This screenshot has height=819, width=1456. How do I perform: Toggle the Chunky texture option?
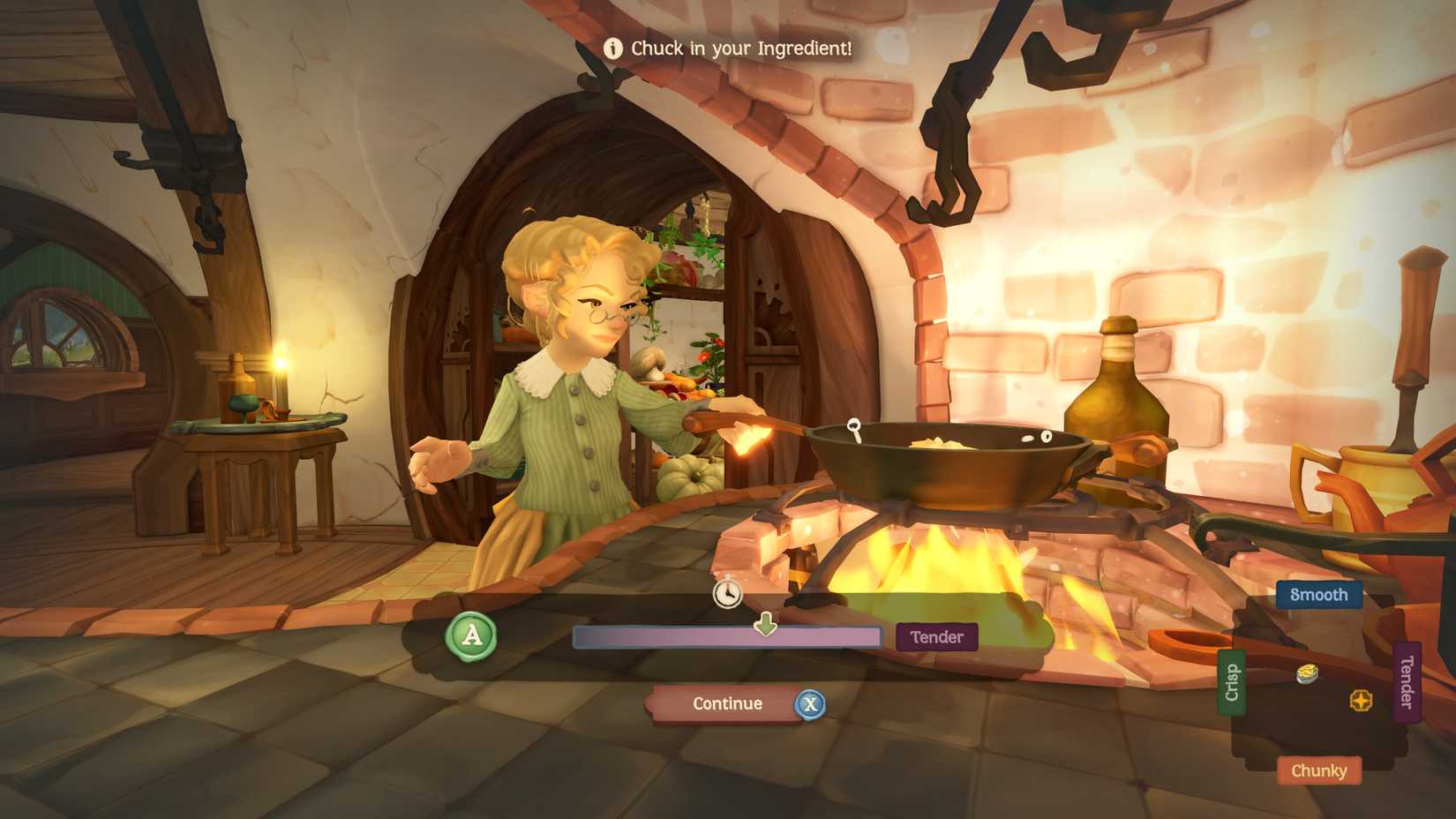(x=1318, y=770)
